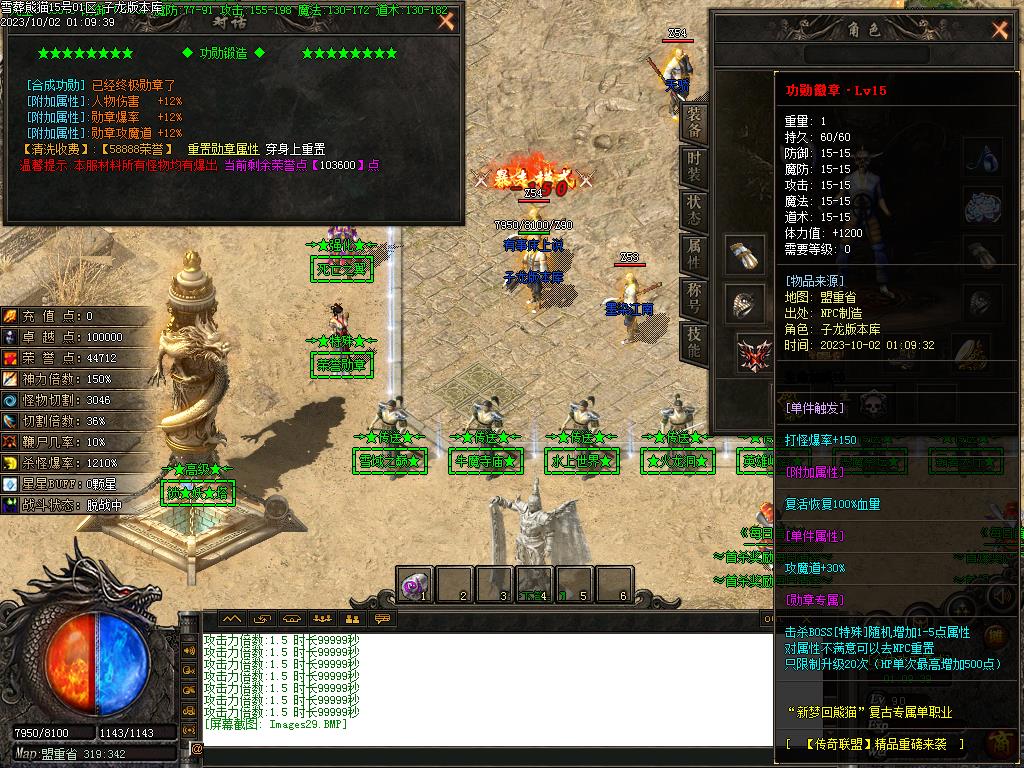The height and width of the screenshot is (768, 1024).
Task: Click the mountain-shaped chat toolbar button
Action: click(x=232, y=619)
